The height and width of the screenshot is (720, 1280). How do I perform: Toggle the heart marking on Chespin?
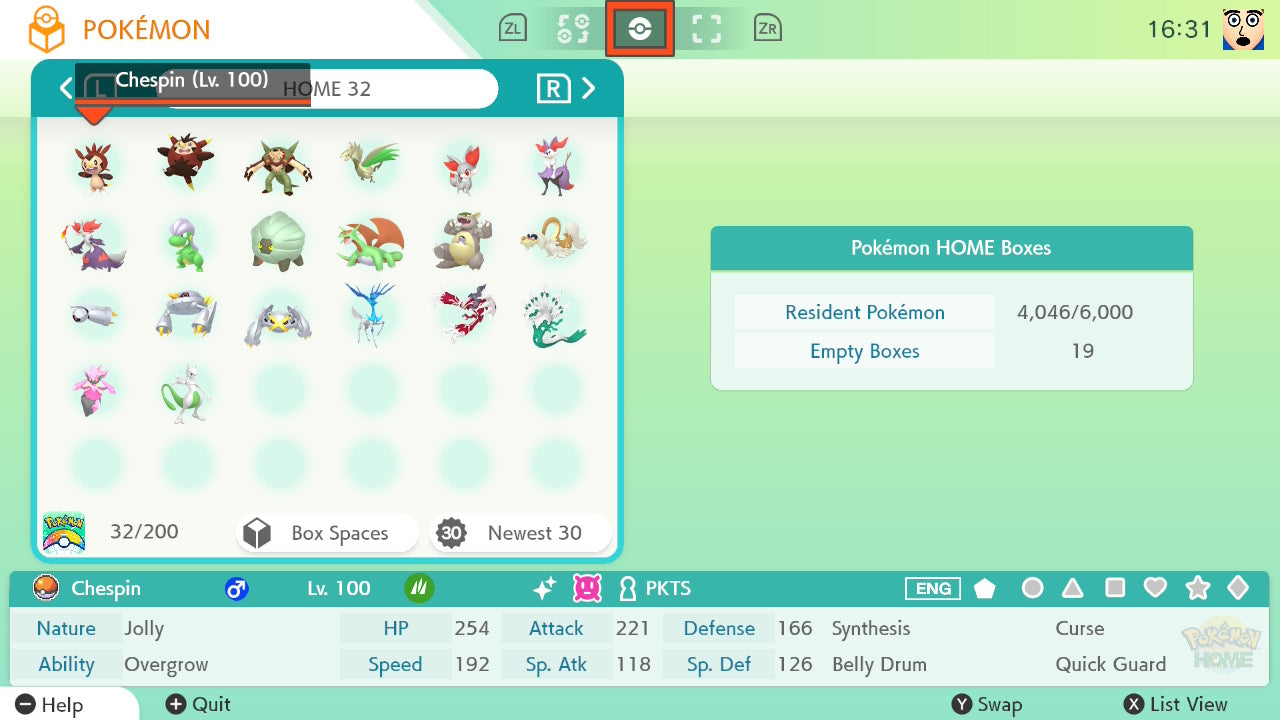(x=1155, y=589)
